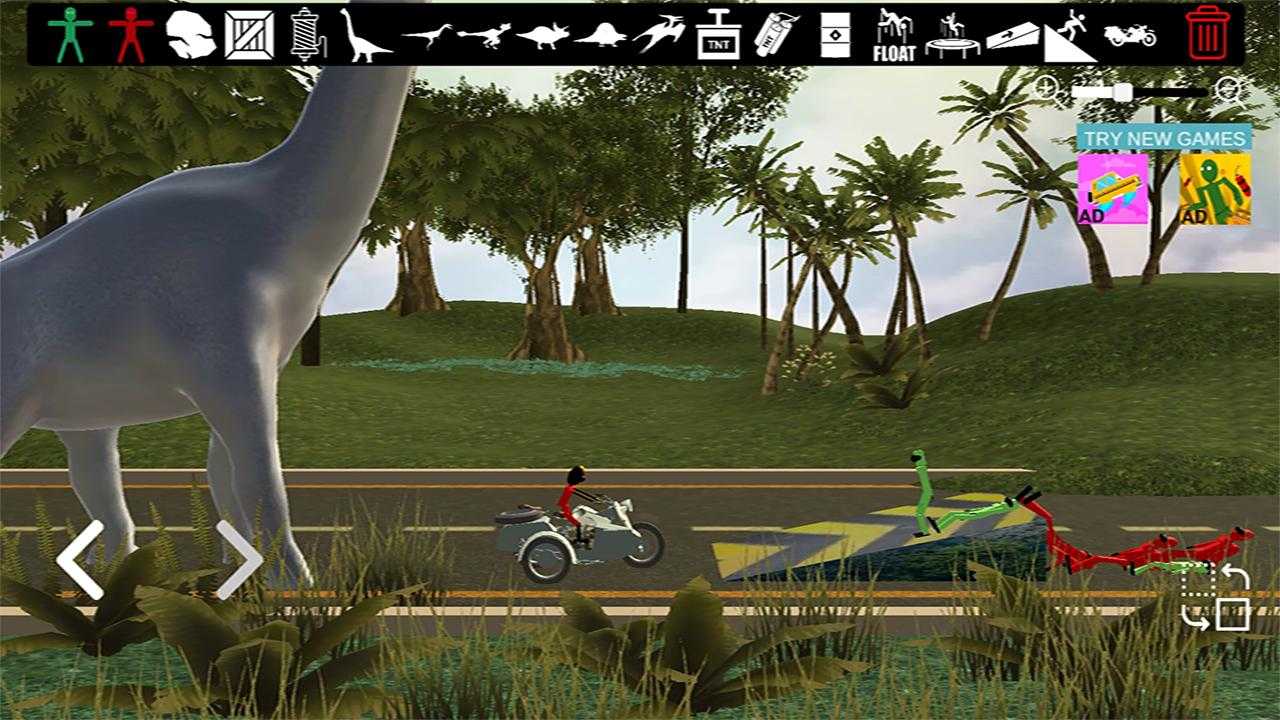This screenshot has width=1280, height=720.
Task: Choose the trampoline icon
Action: click(952, 34)
